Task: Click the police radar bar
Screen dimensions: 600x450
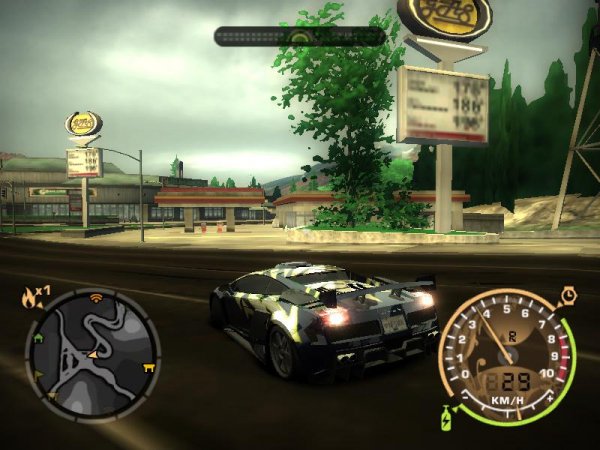Action: [300, 36]
